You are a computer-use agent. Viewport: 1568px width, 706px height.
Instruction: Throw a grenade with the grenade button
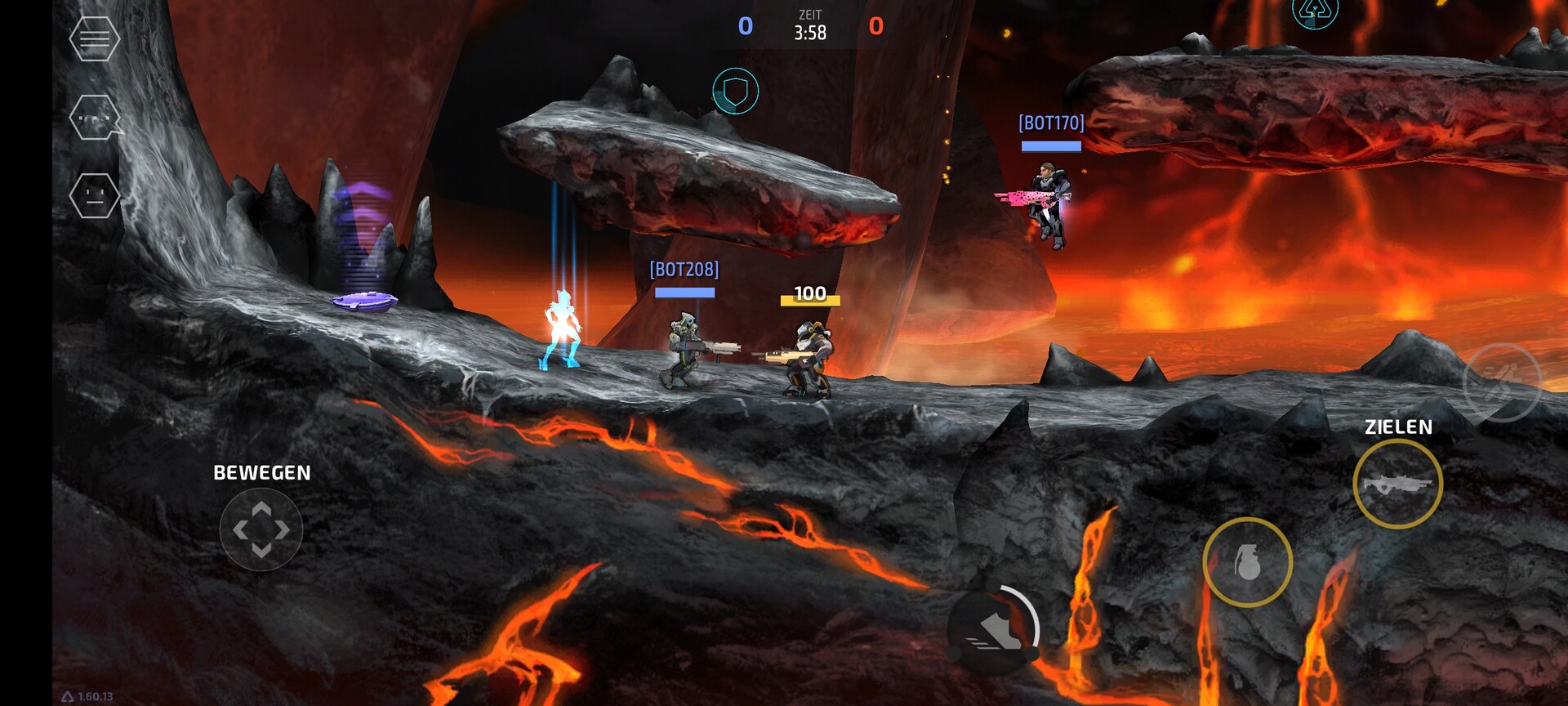1247,562
